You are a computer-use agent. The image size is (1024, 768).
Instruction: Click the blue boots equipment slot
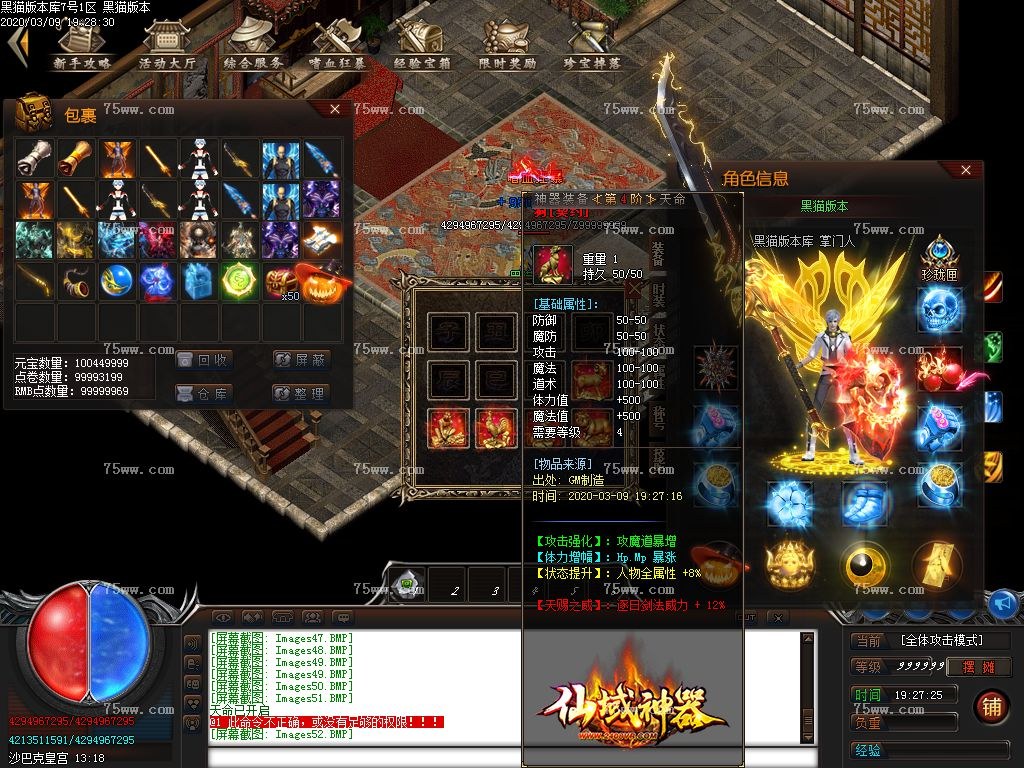point(864,503)
